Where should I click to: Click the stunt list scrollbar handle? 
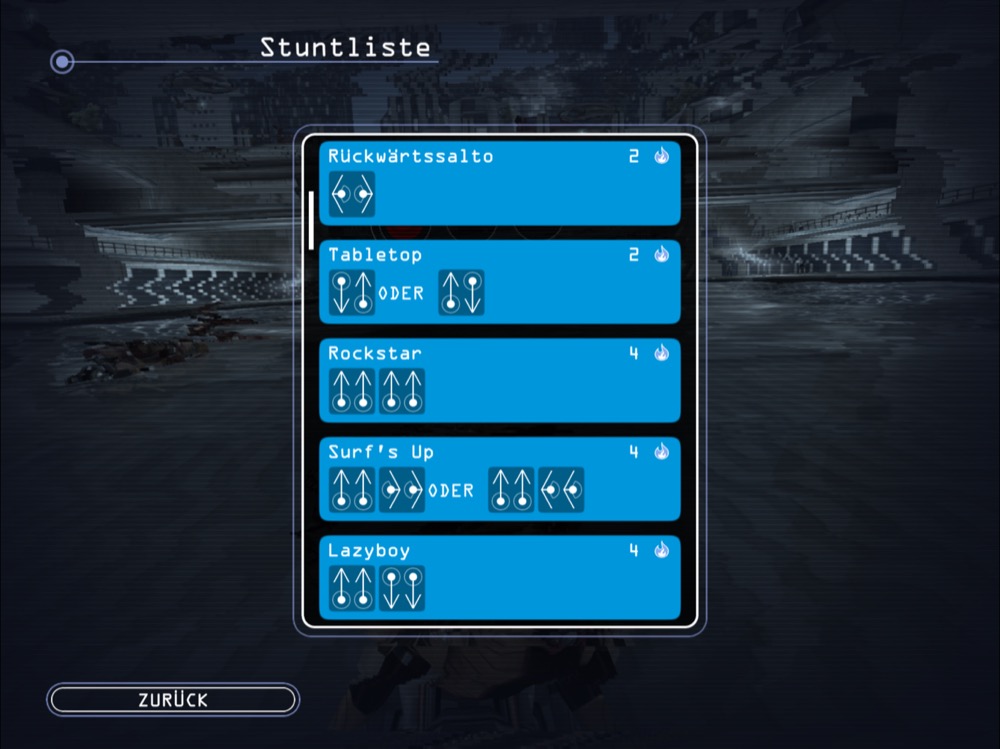point(312,220)
